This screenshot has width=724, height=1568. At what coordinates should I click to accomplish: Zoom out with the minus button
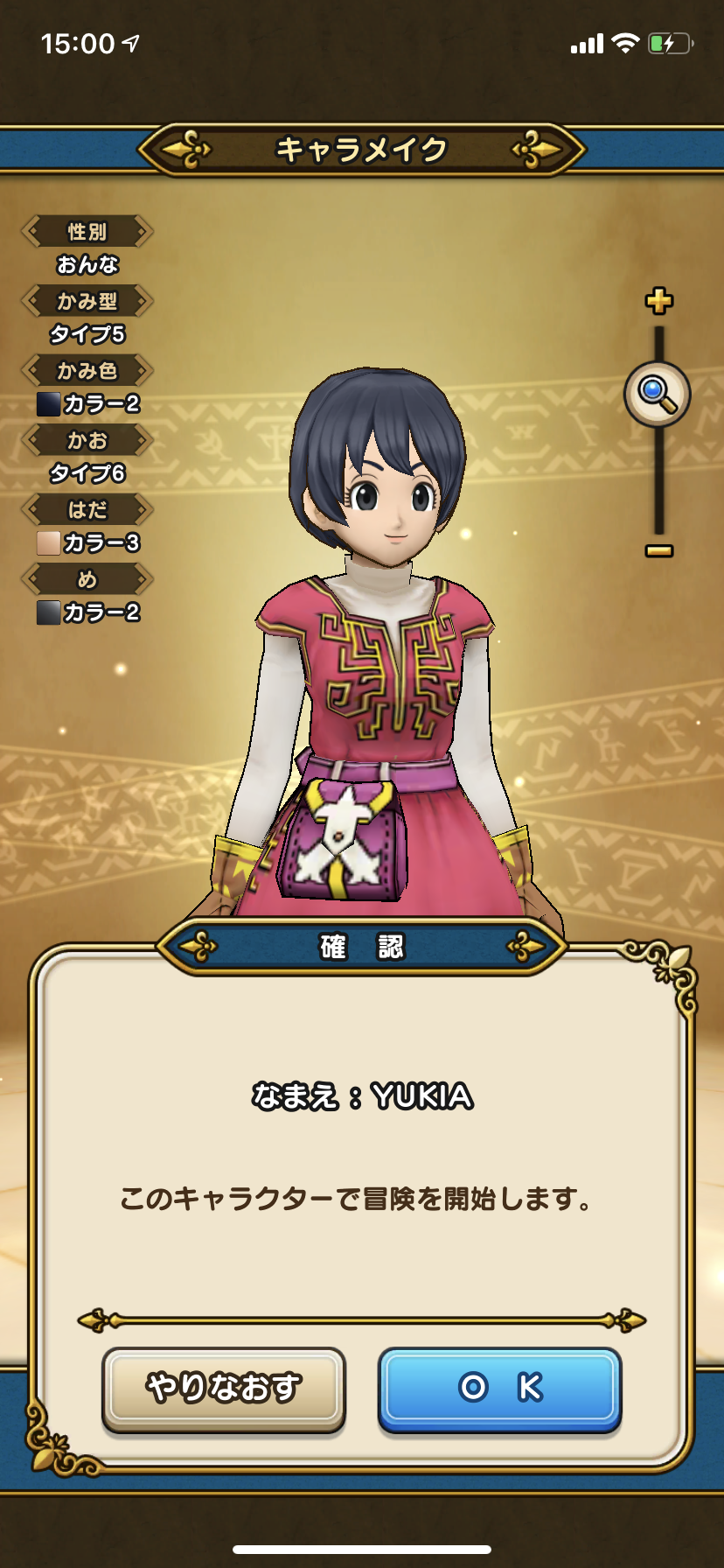(x=658, y=550)
